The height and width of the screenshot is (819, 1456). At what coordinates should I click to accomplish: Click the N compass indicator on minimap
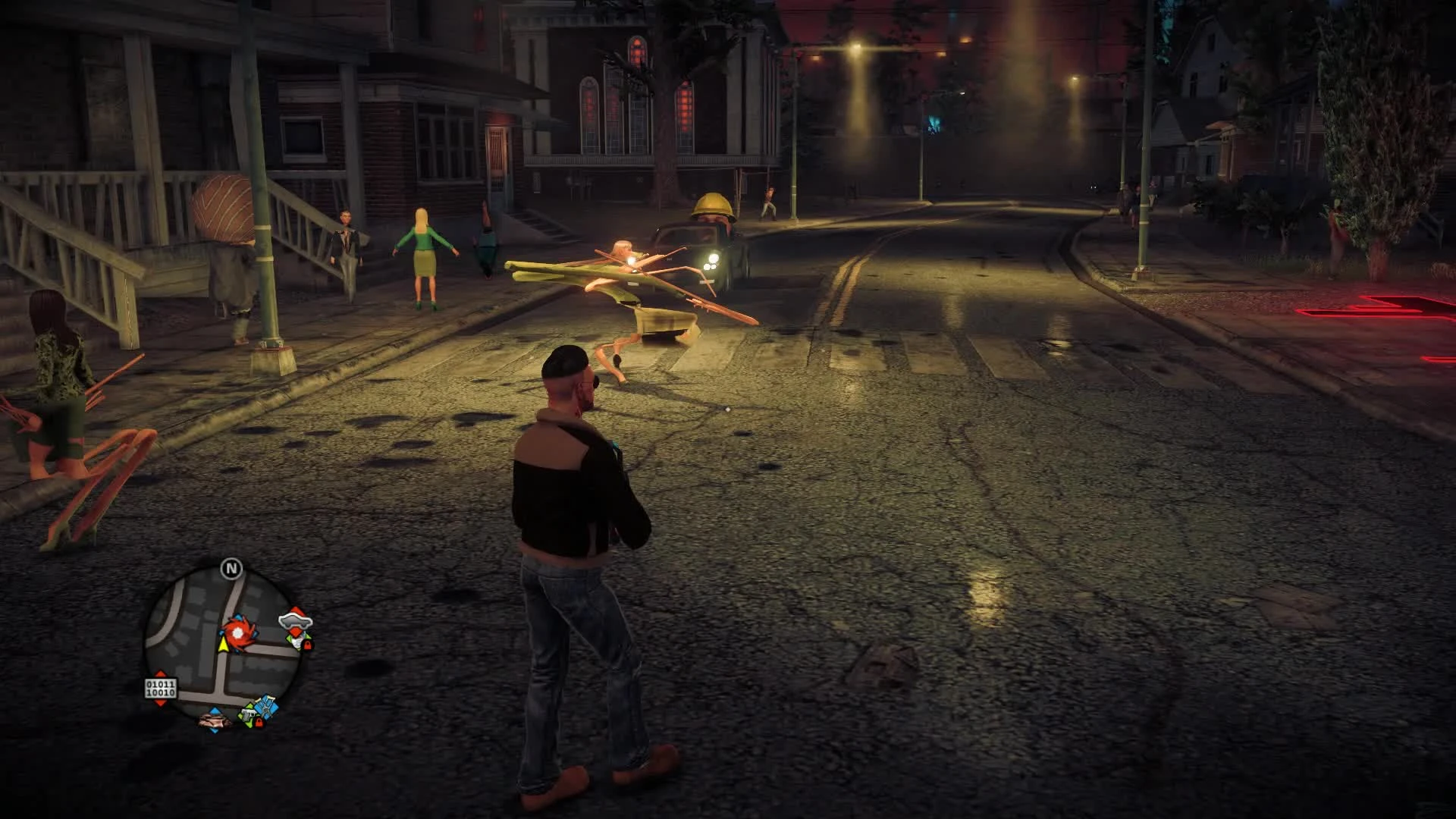click(x=231, y=566)
